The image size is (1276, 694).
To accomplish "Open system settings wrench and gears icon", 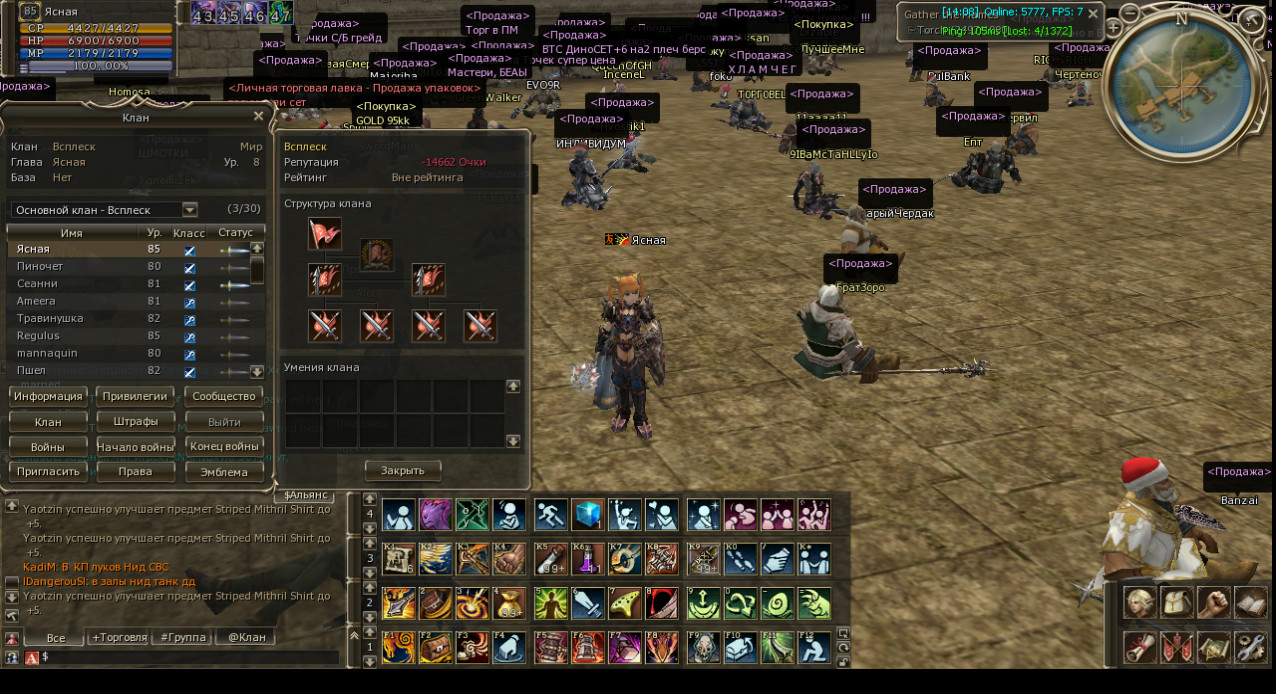I will (1250, 648).
